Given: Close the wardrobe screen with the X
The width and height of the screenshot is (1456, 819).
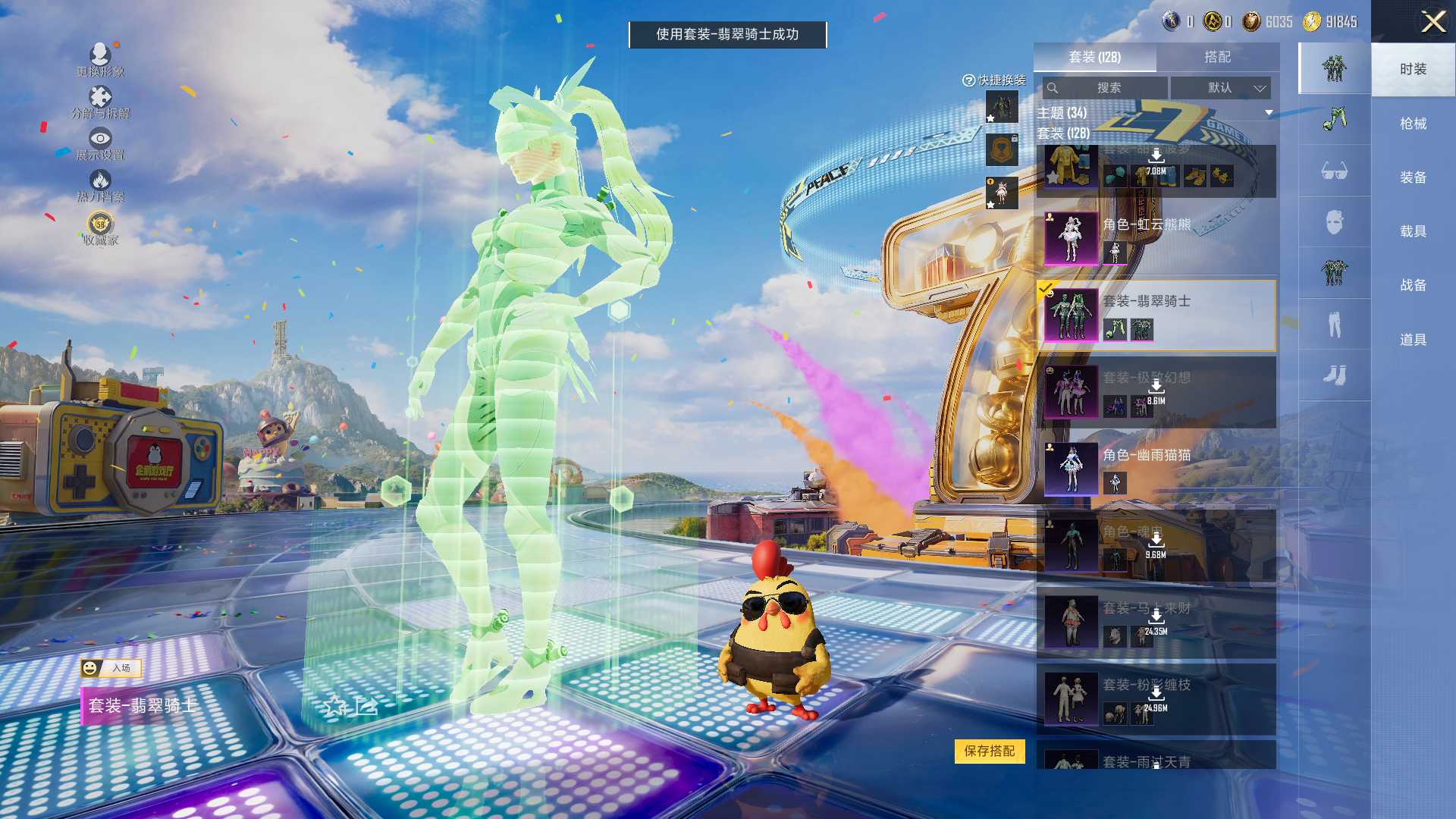Looking at the screenshot, I should (x=1432, y=21).
